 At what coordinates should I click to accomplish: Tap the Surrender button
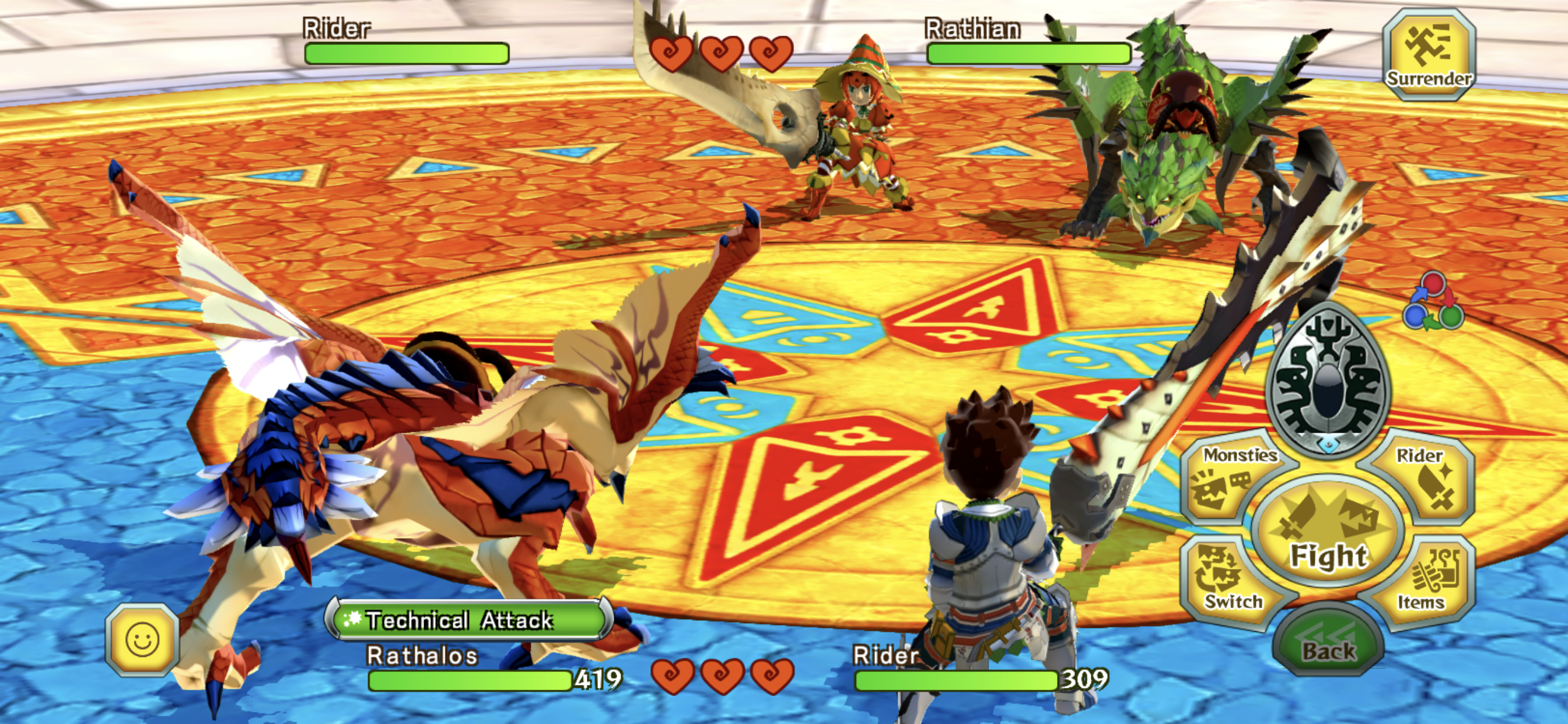click(1429, 55)
